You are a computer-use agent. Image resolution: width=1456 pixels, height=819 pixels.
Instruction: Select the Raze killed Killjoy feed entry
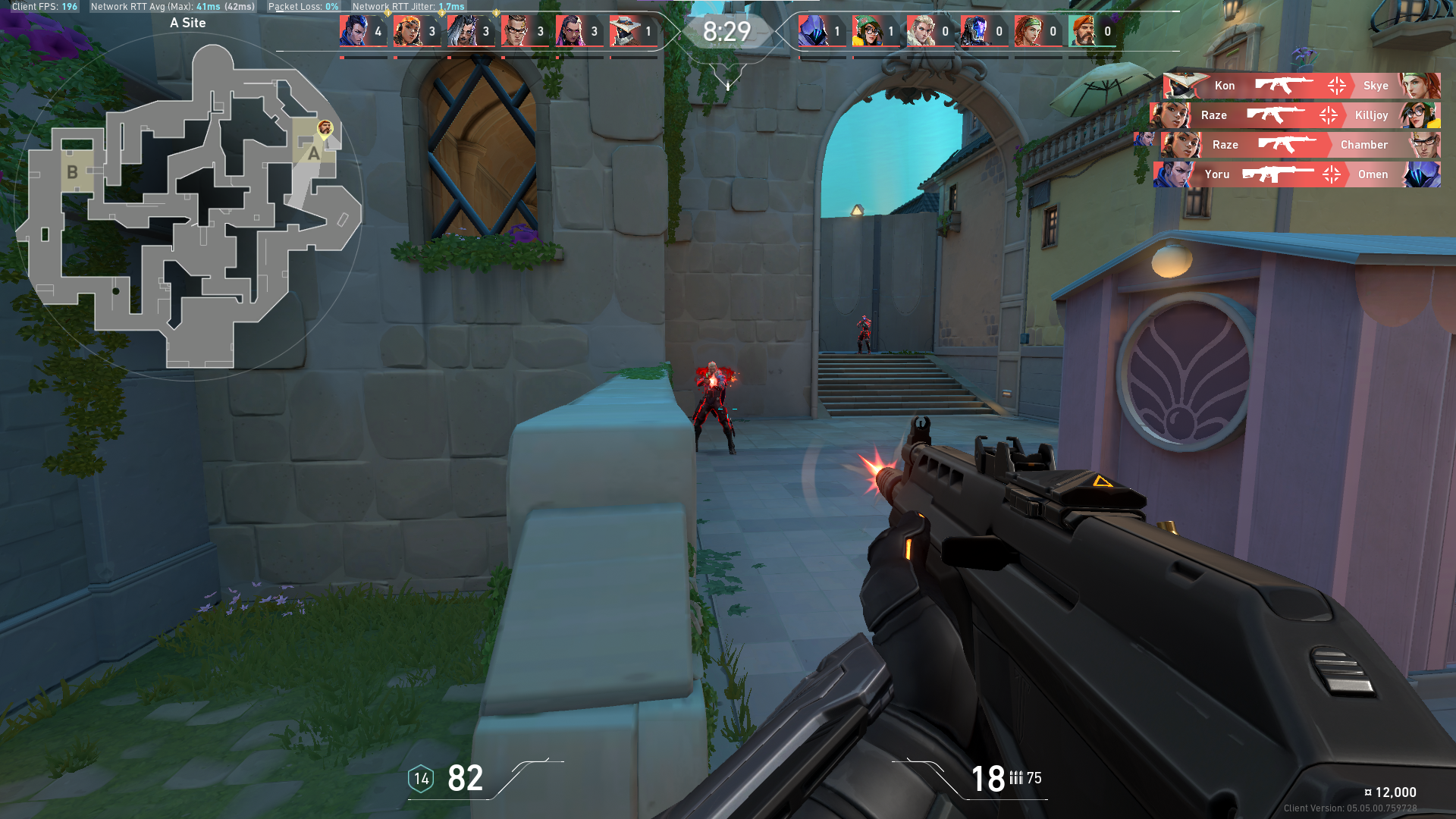tap(1294, 115)
